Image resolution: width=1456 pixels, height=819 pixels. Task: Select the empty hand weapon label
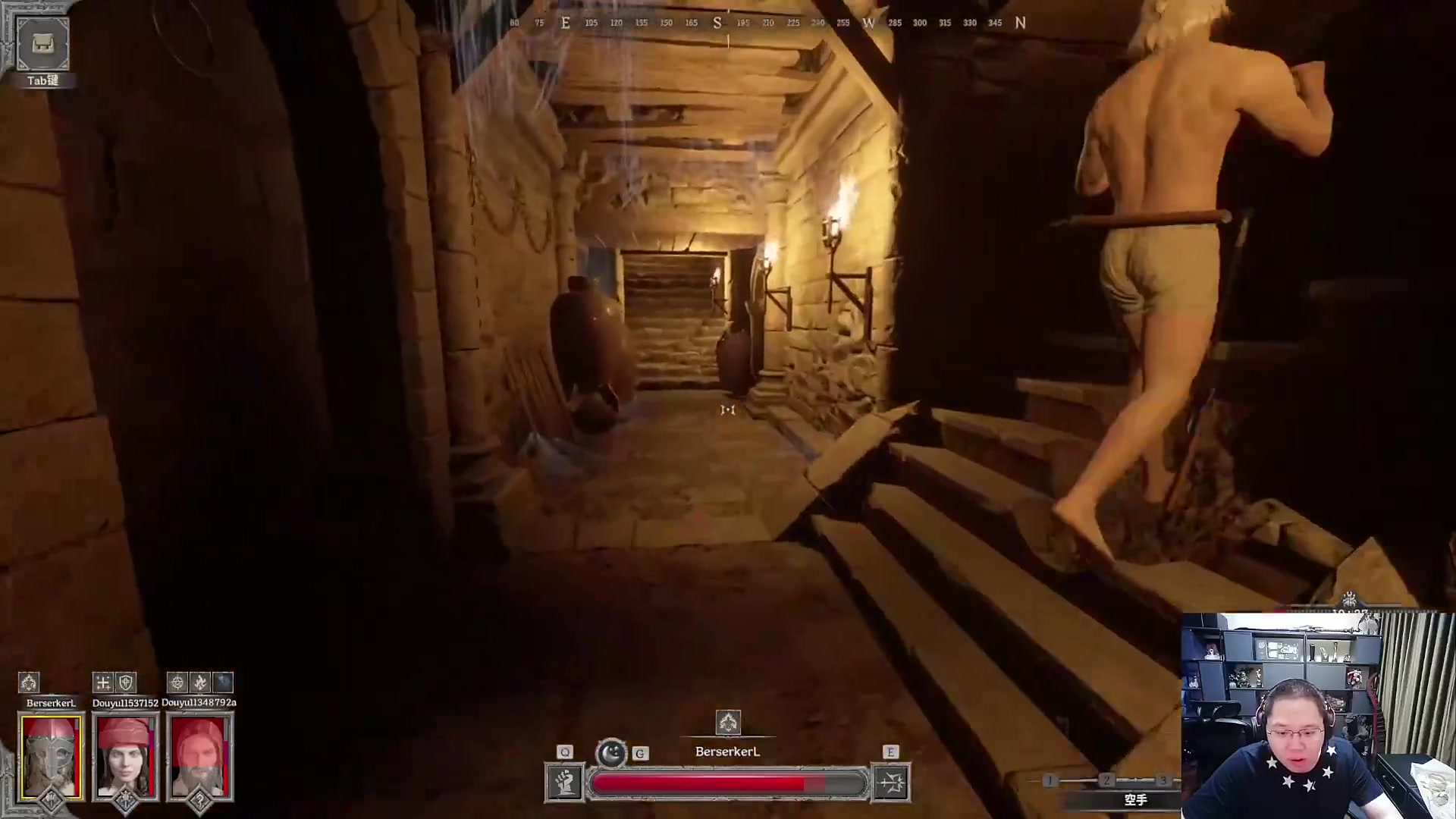[1135, 799]
